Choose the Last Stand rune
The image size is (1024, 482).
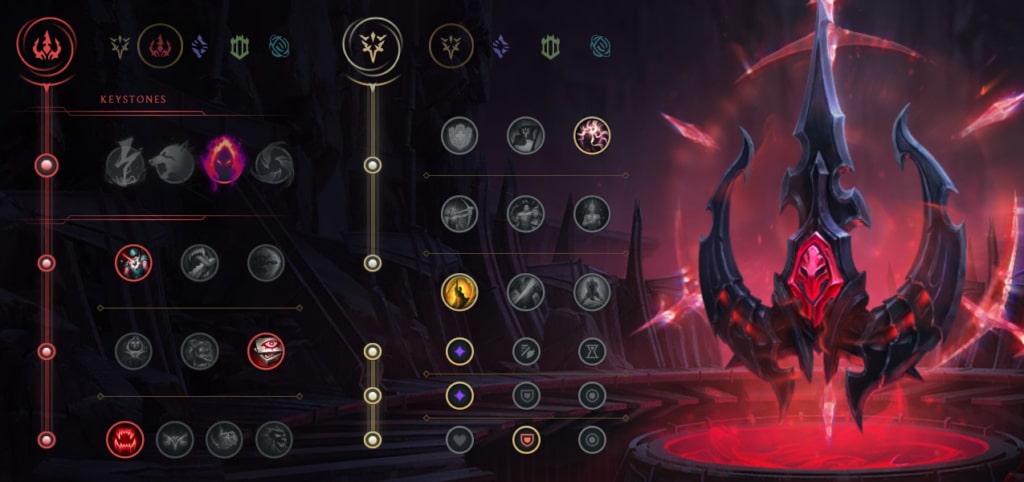click(592, 291)
